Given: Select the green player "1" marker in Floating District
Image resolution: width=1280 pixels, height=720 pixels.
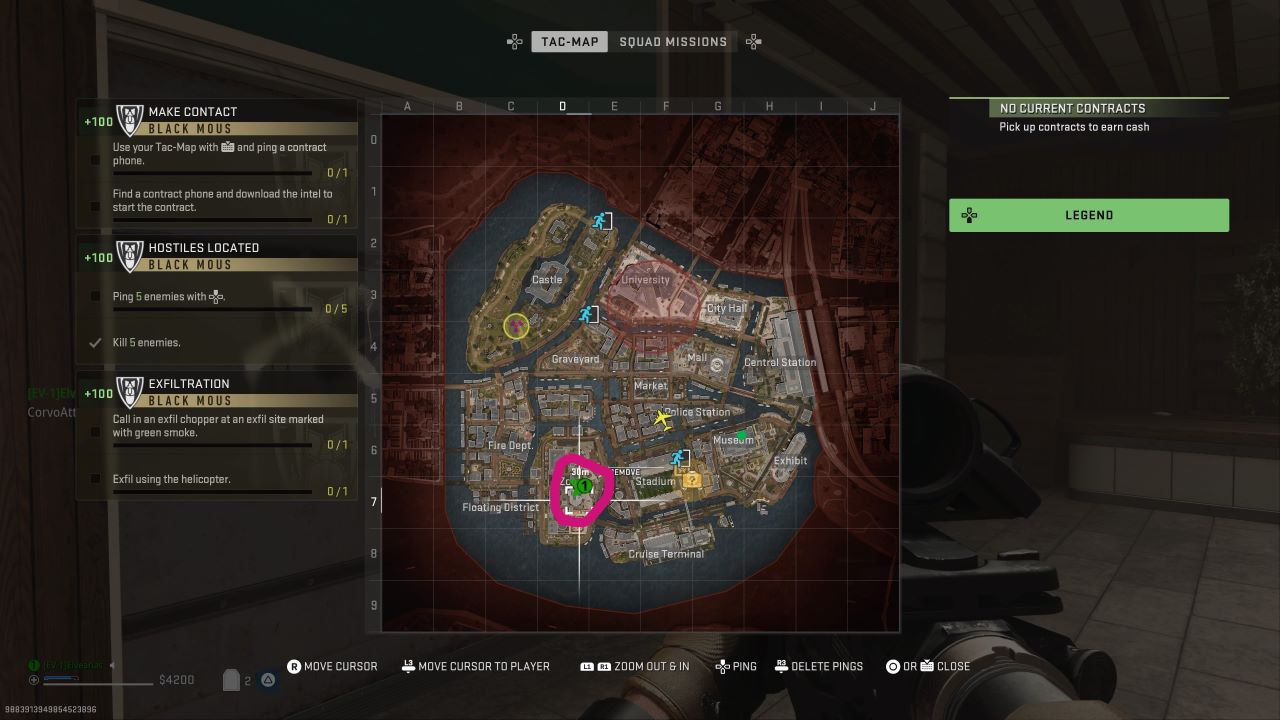Looking at the screenshot, I should tap(583, 485).
